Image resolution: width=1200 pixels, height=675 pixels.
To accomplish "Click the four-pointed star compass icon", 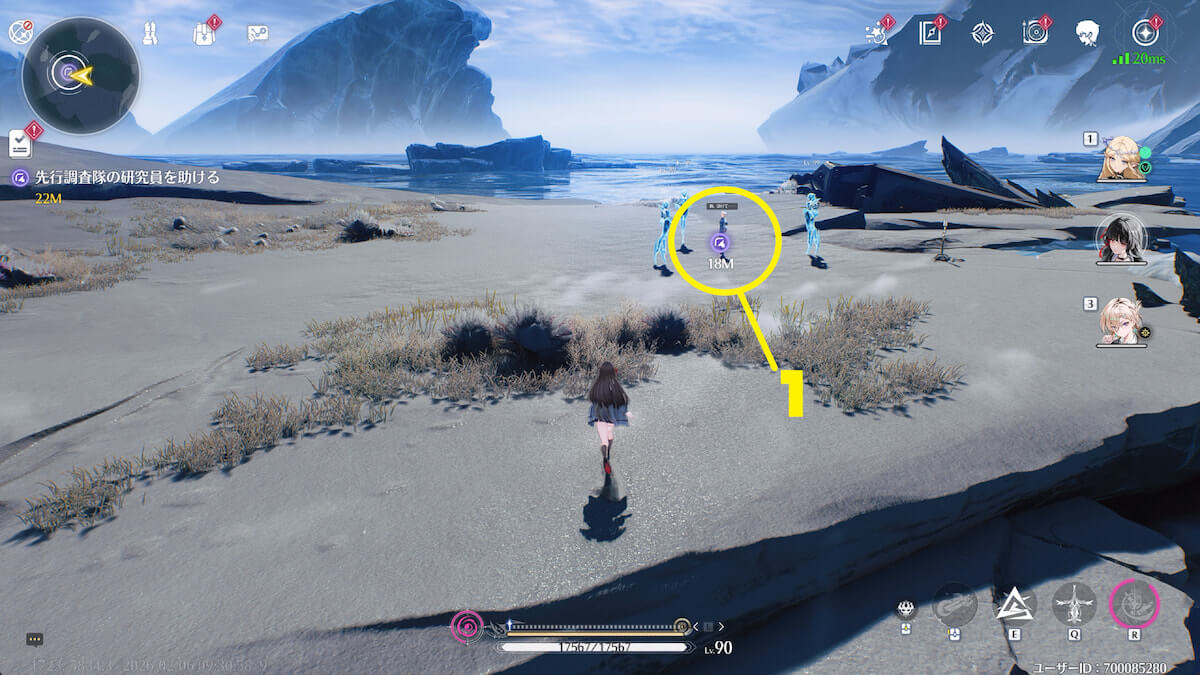I will pyautogui.click(x=982, y=33).
